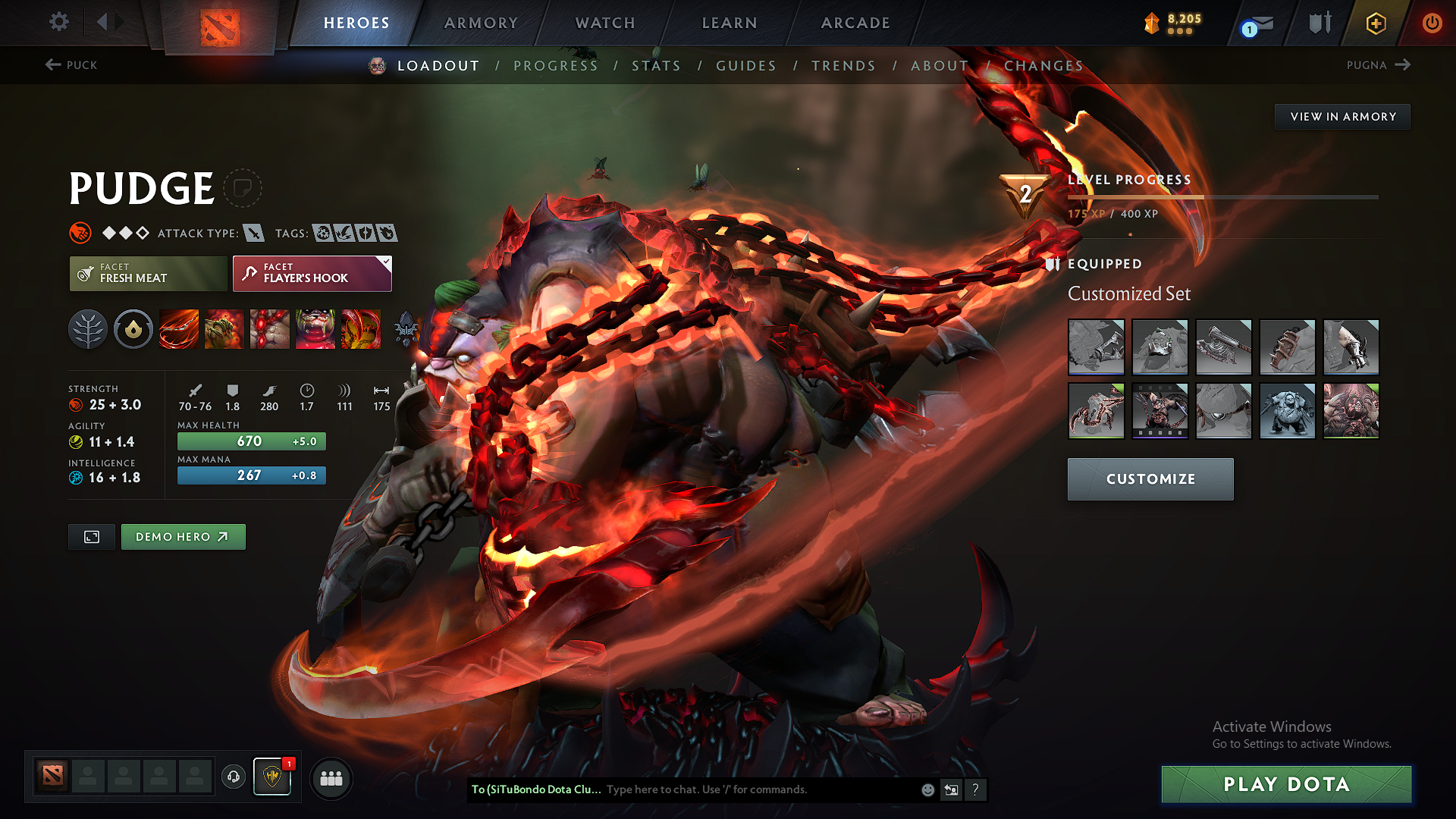The width and height of the screenshot is (1456, 819).
Task: Open the ARMORY menu
Action: [x=481, y=23]
